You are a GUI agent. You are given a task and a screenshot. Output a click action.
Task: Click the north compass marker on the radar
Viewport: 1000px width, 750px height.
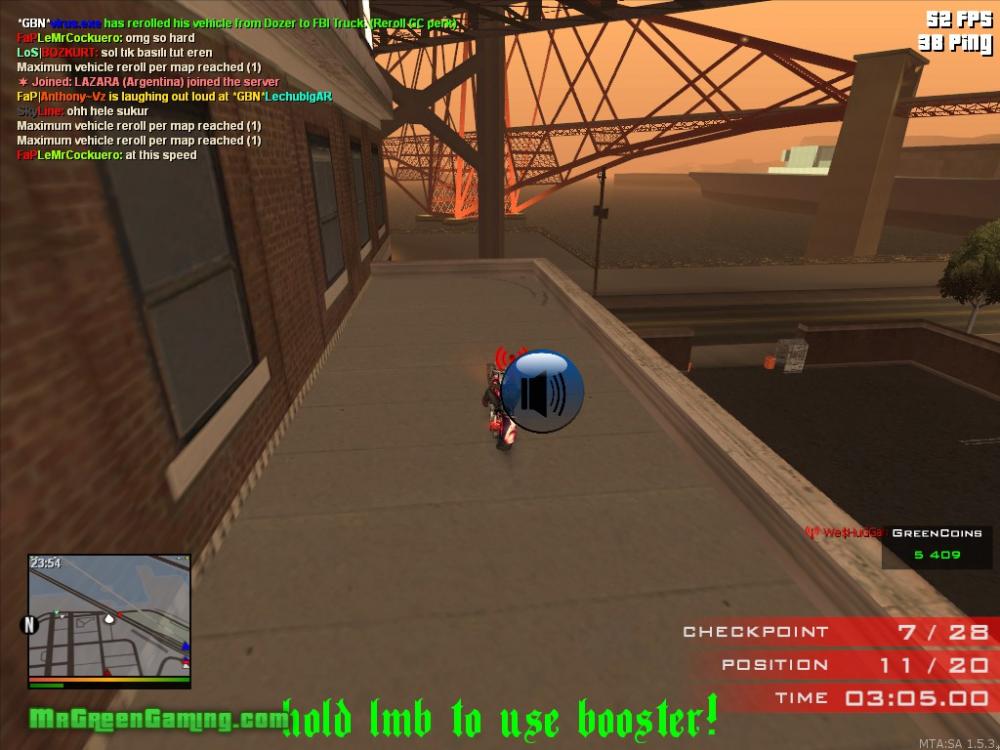click(30, 625)
